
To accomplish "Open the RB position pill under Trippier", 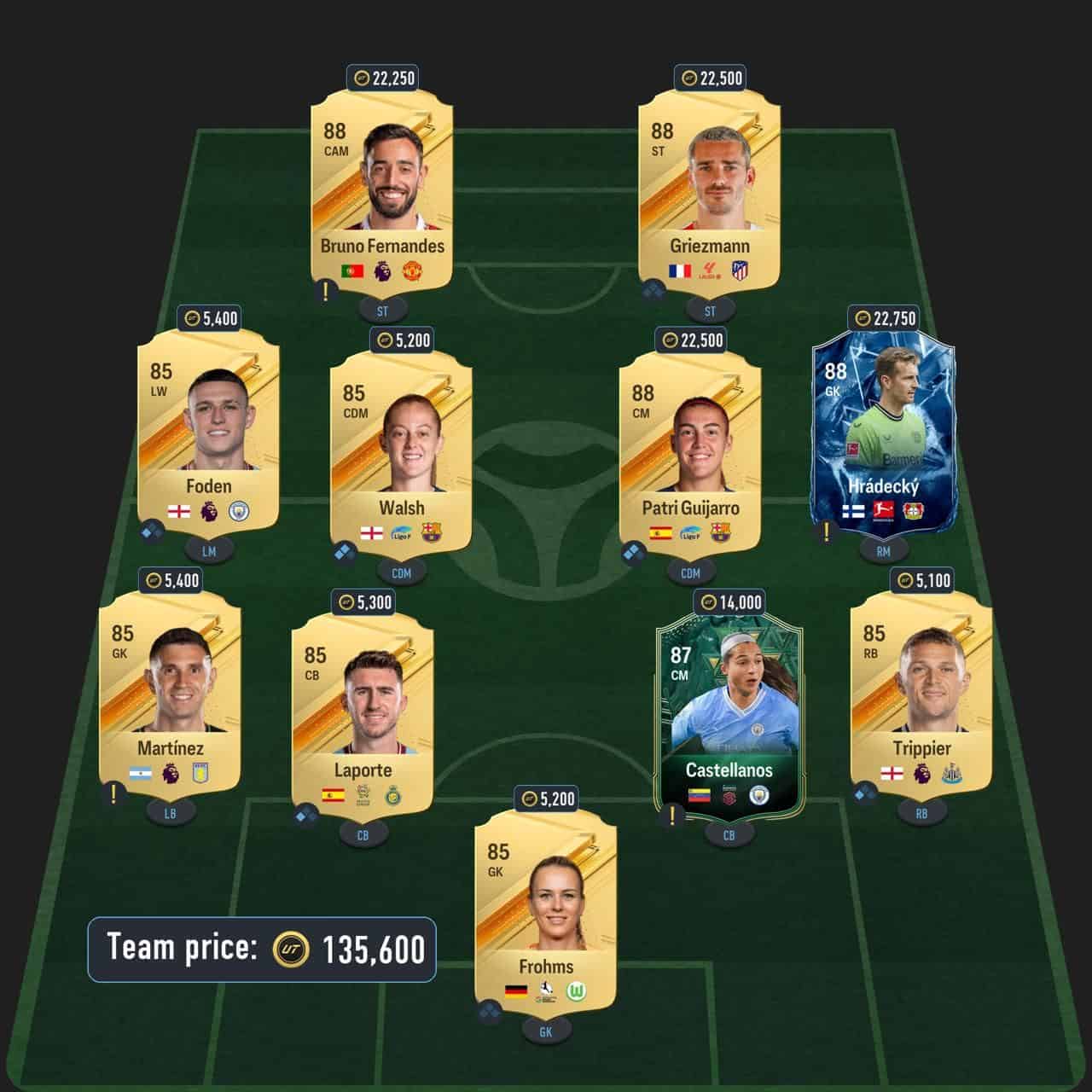I will click(921, 814).
